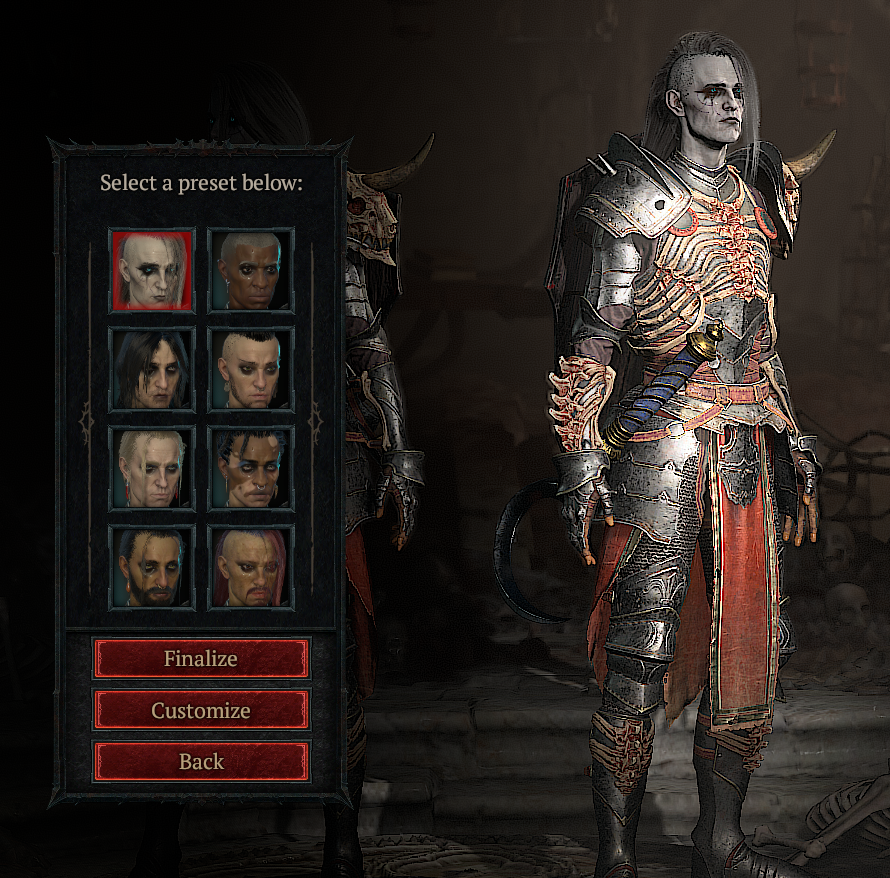Finalize the character preset

(x=201, y=659)
